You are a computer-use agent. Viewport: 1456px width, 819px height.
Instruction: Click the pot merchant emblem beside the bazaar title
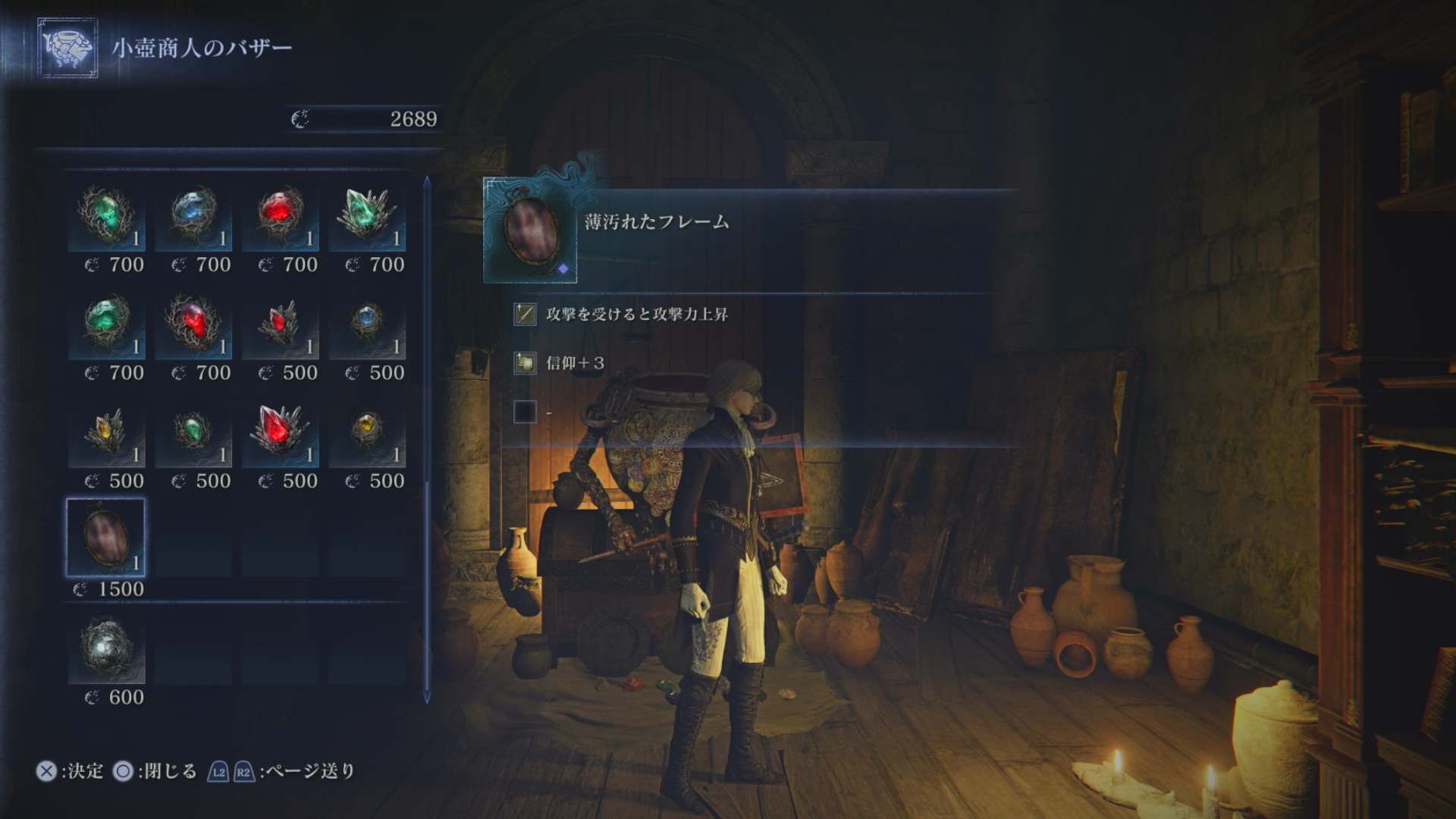tap(67, 45)
